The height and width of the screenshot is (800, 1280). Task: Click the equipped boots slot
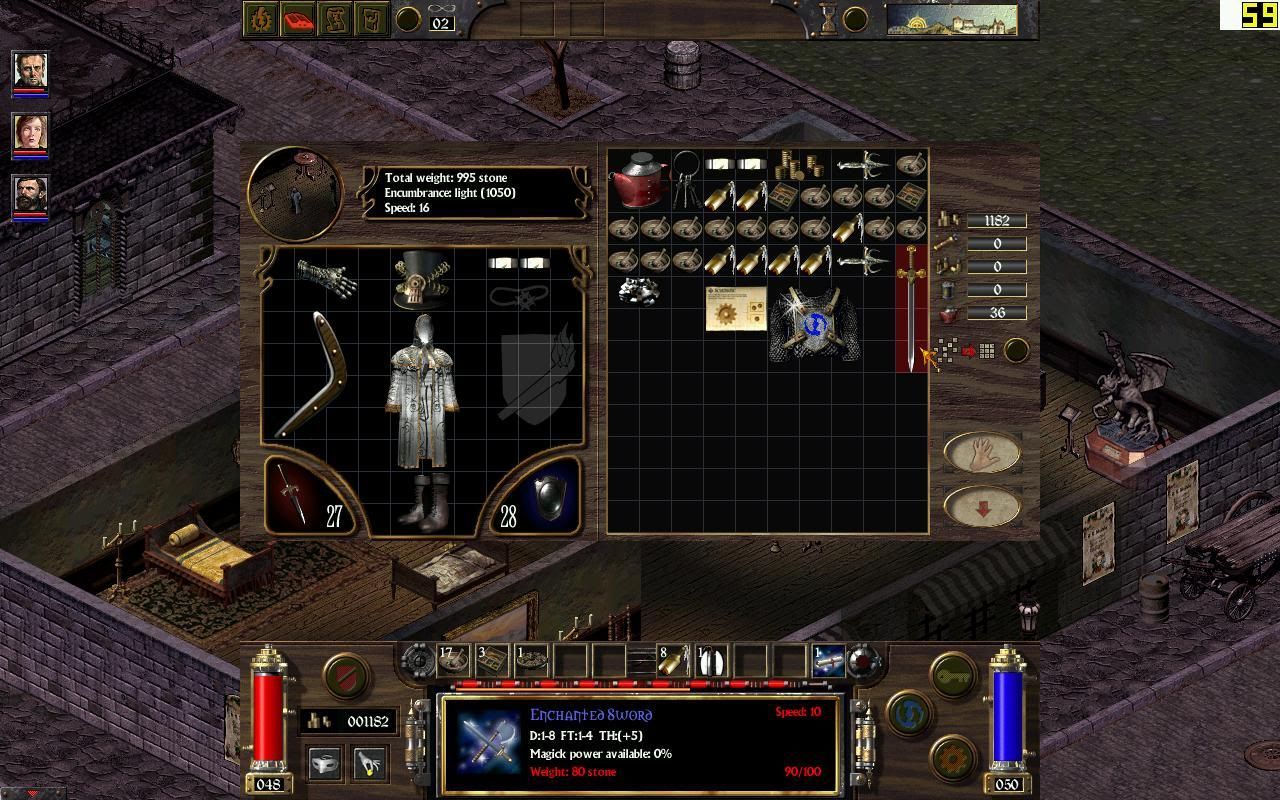(422, 501)
